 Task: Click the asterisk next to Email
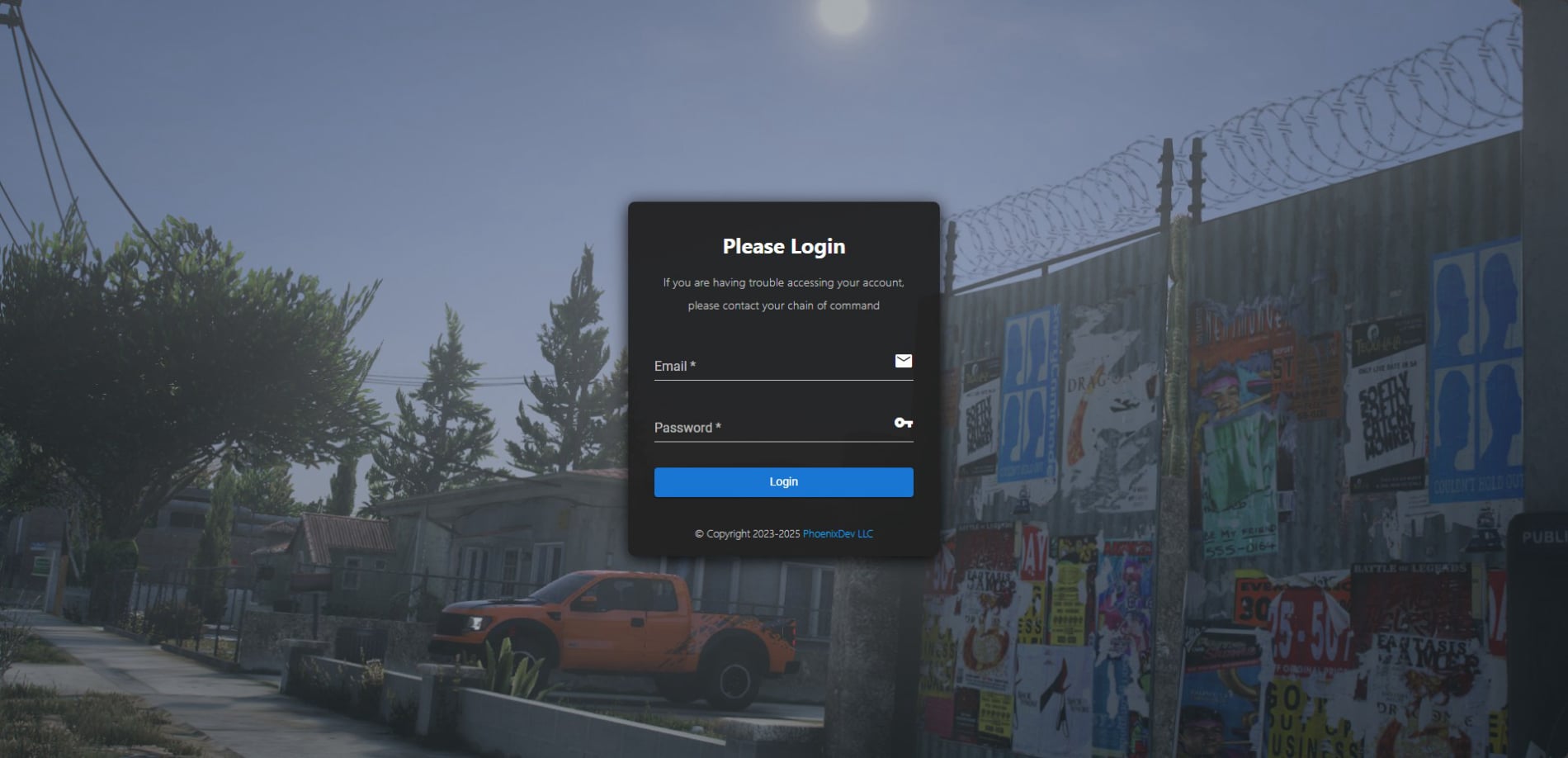693,364
